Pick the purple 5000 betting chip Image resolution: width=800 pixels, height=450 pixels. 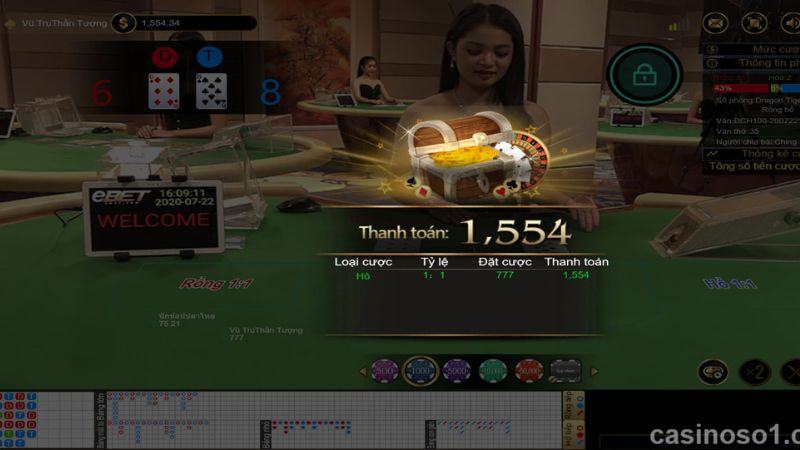pos(457,372)
